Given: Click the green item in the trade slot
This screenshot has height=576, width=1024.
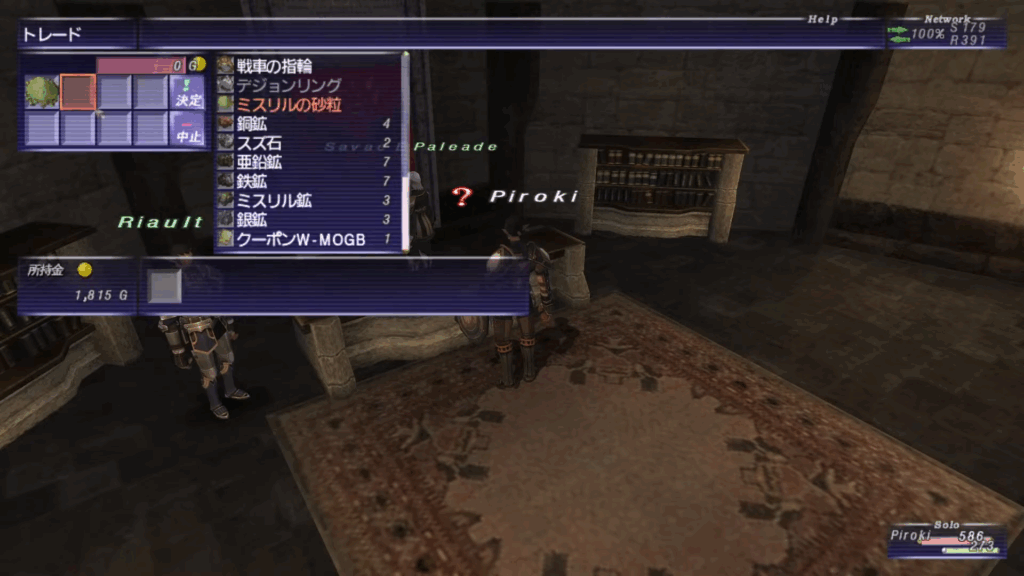Looking at the screenshot, I should tap(42, 92).
